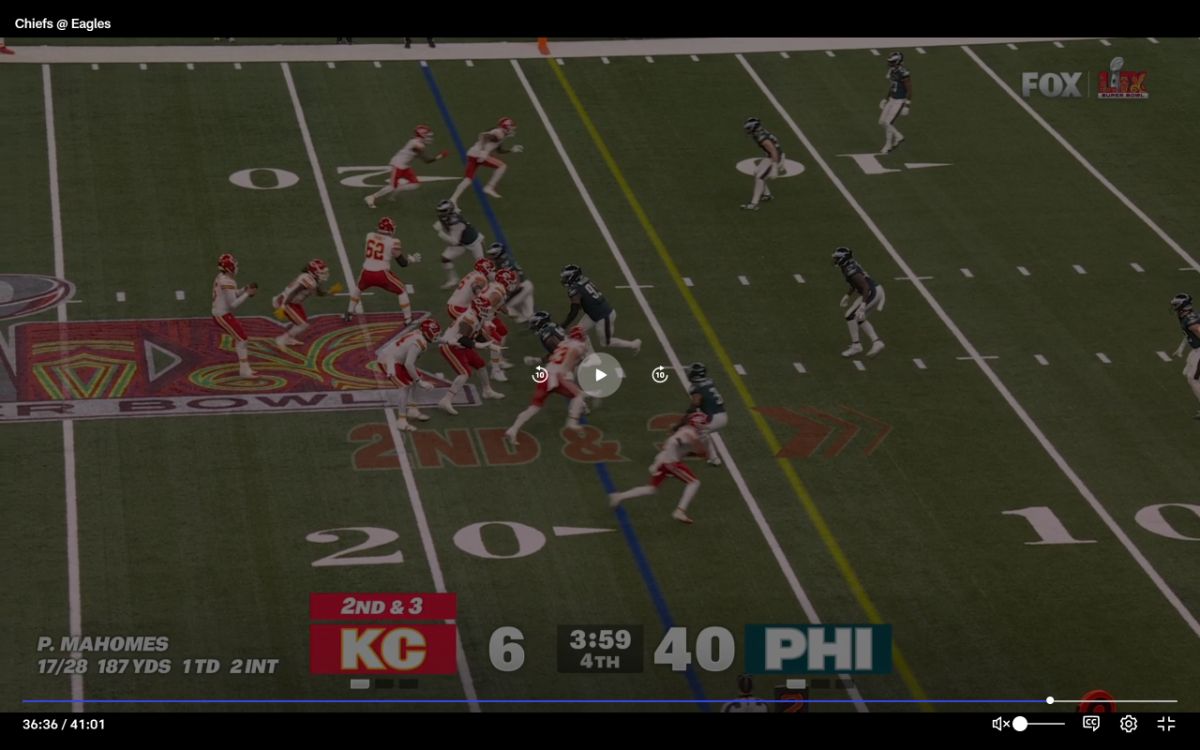Exit fullscreen mode

(1166, 724)
